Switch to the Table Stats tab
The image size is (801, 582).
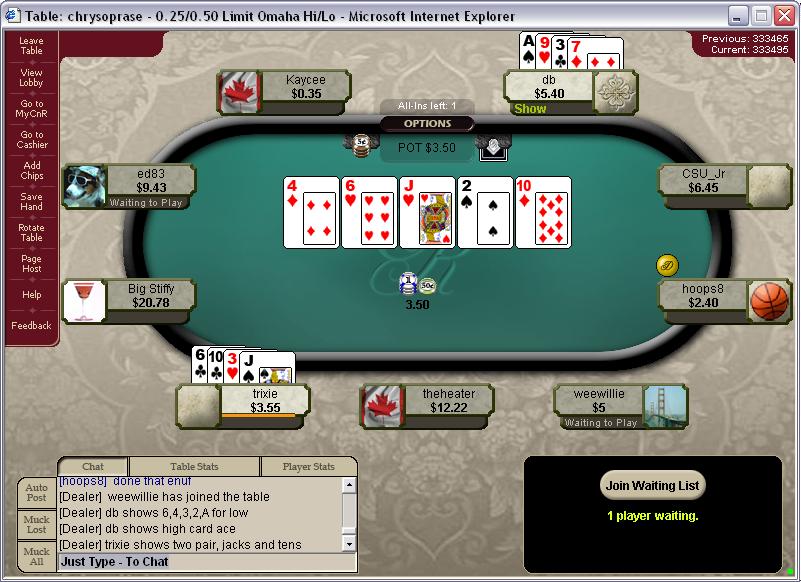195,466
